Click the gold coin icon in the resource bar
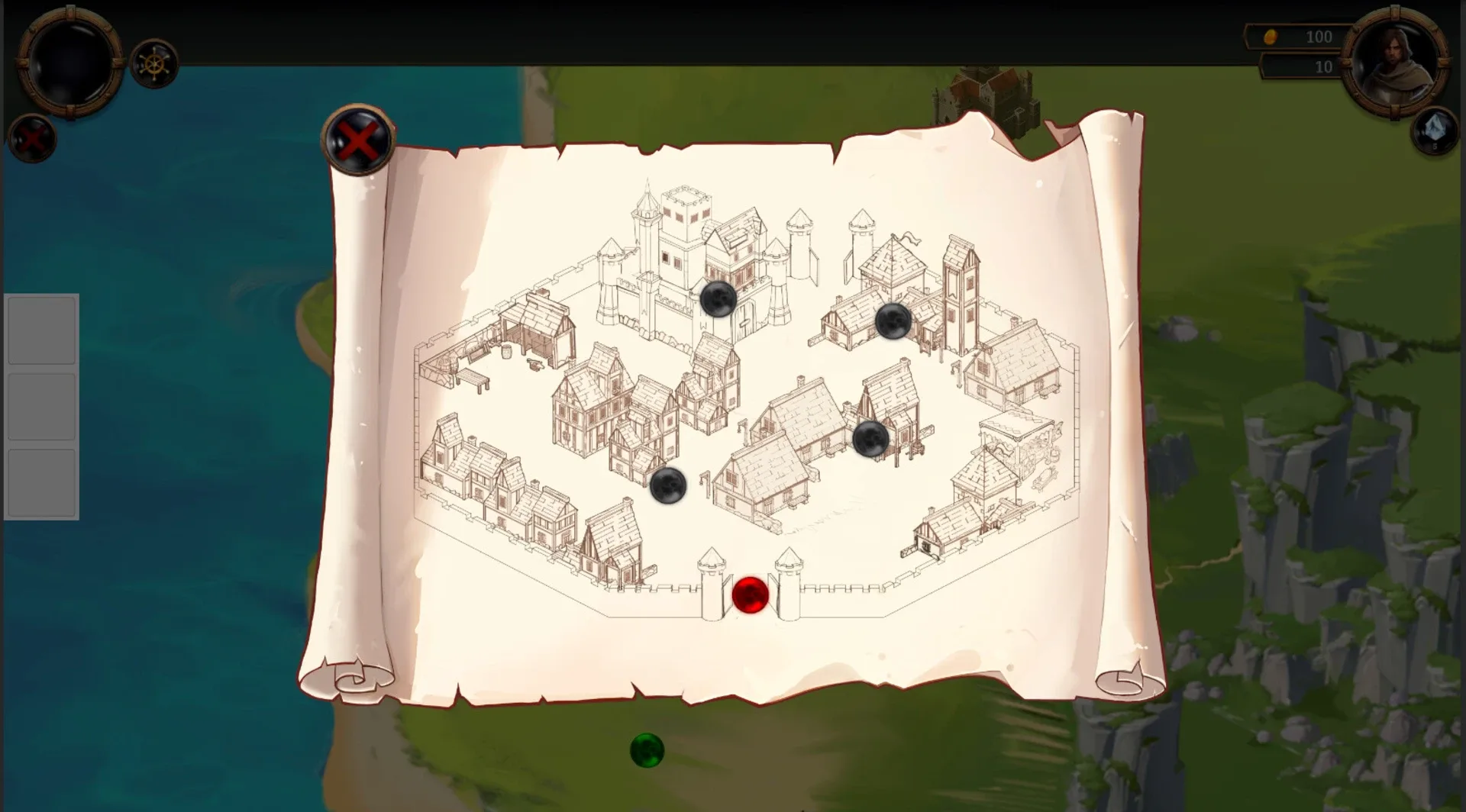 (1272, 36)
